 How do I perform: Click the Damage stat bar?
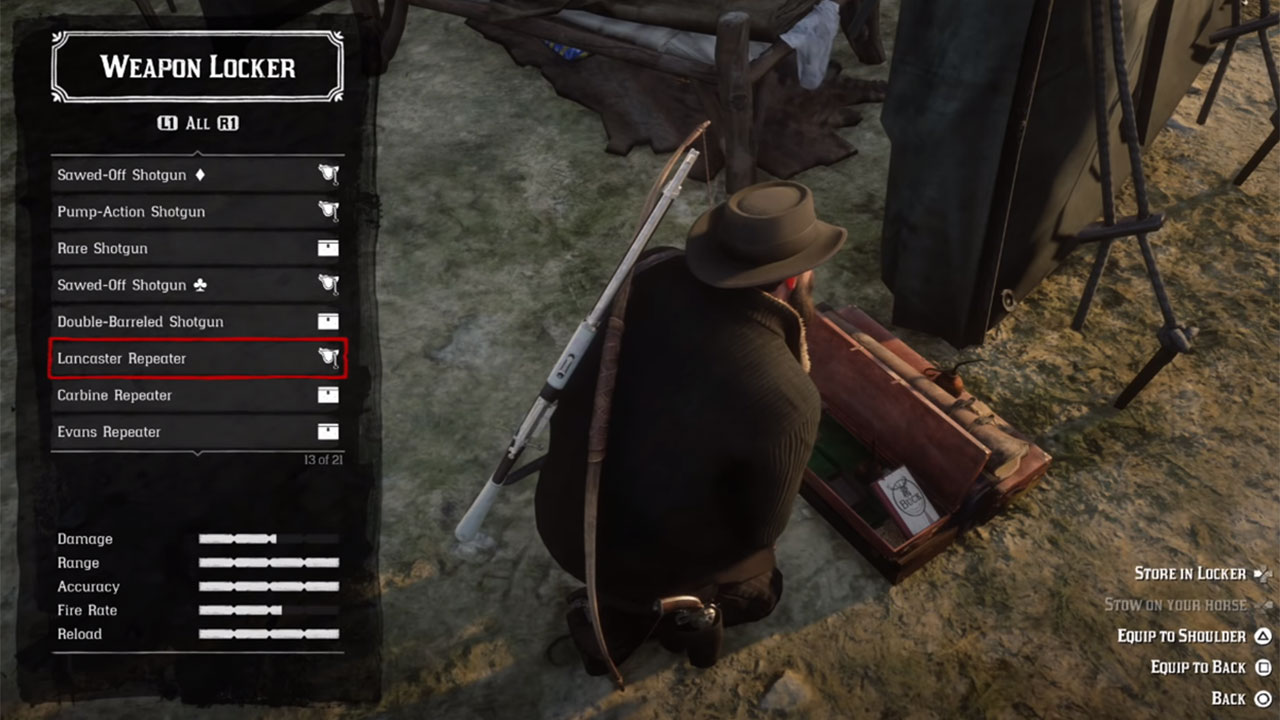click(270, 539)
